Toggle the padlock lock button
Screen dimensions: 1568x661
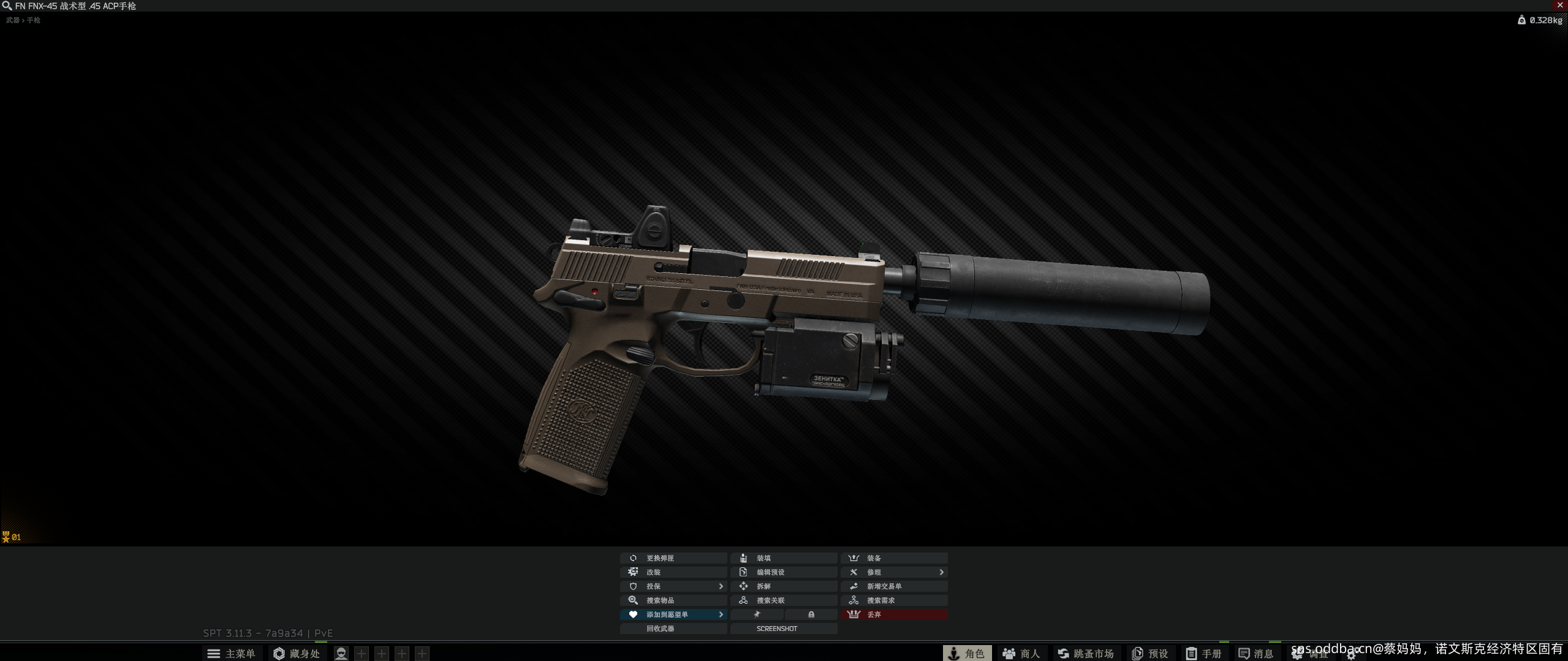(811, 614)
